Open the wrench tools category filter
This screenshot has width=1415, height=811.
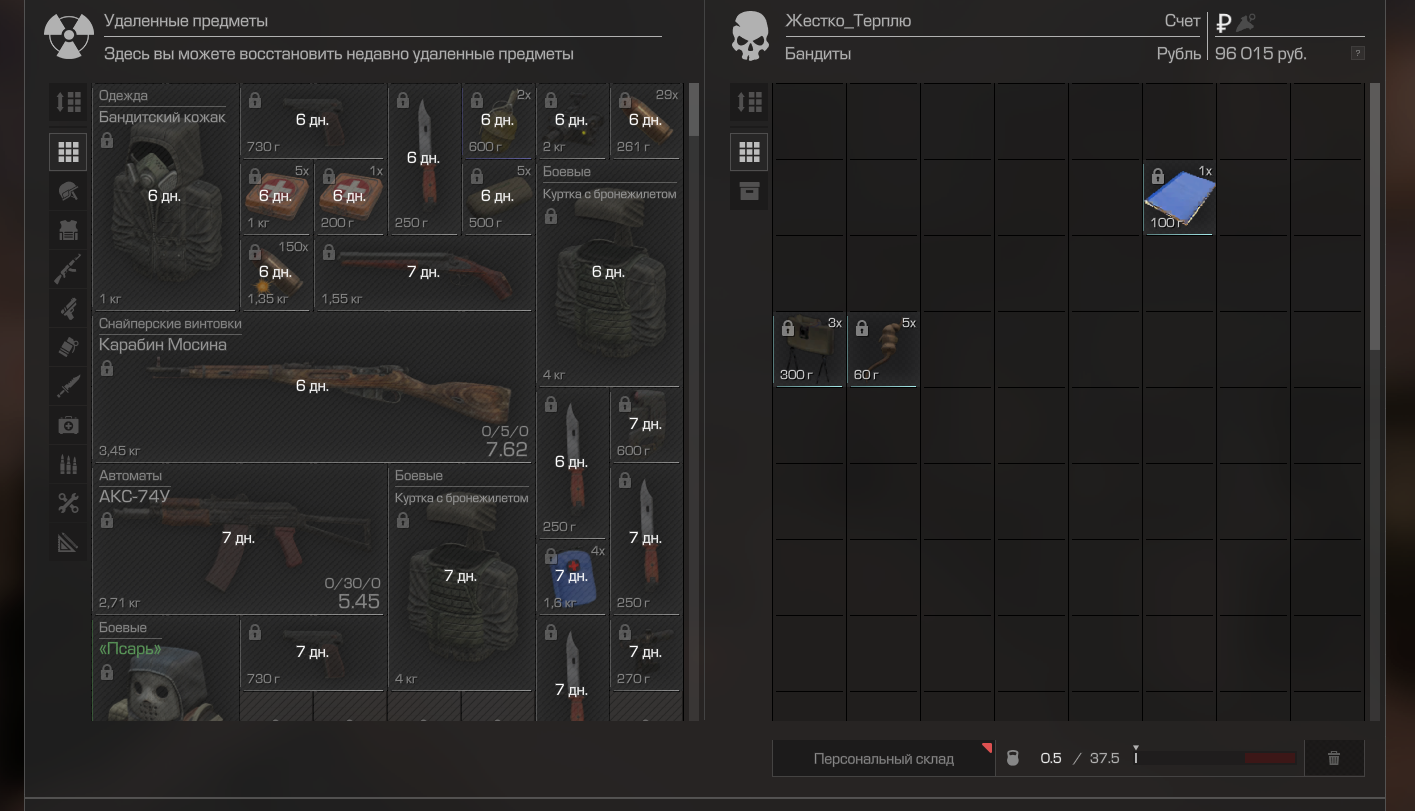(68, 503)
